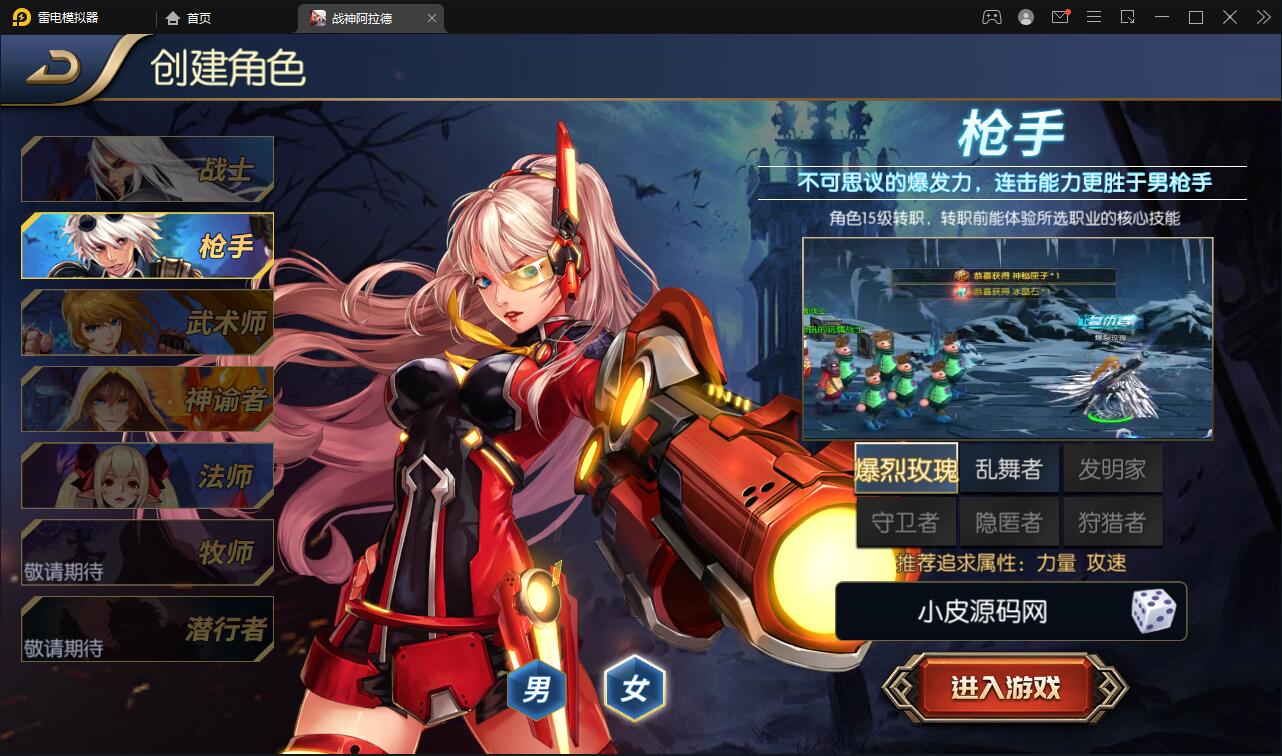The width and height of the screenshot is (1282, 756).
Task: Expand more options via the double-arrow icon
Action: coord(1262,17)
